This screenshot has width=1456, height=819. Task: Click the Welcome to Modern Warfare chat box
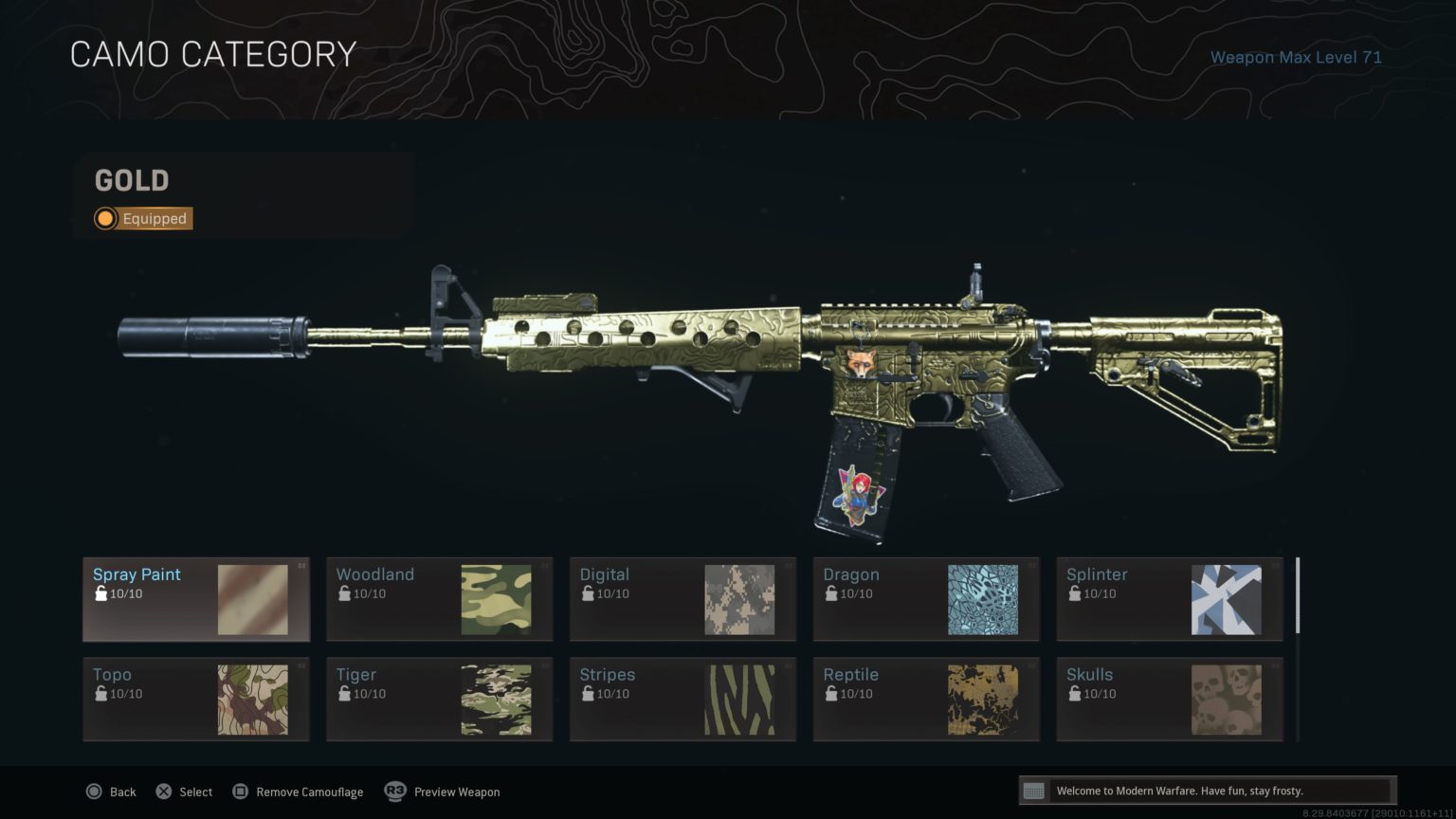(1207, 791)
